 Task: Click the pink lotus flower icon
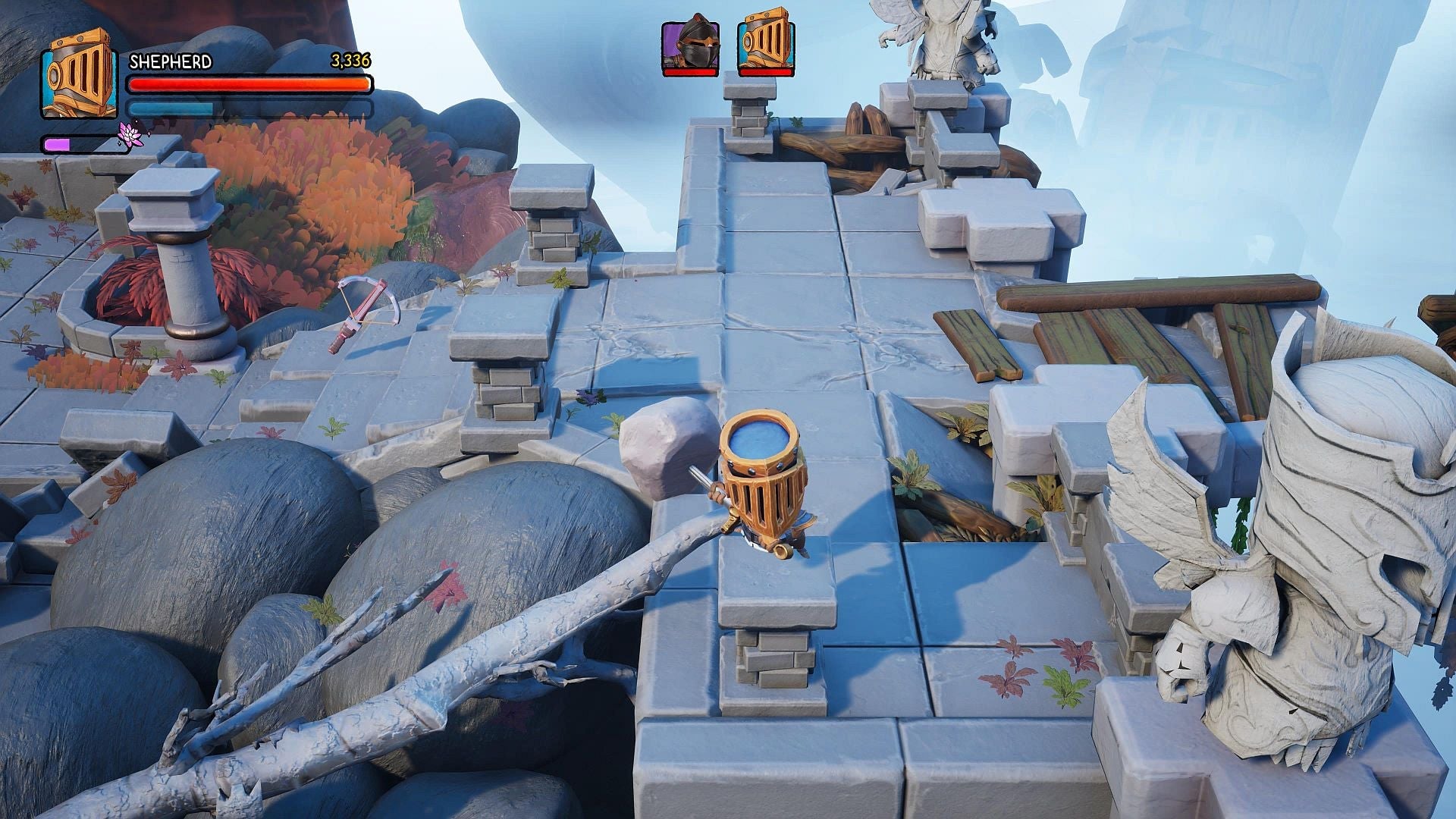click(x=132, y=134)
